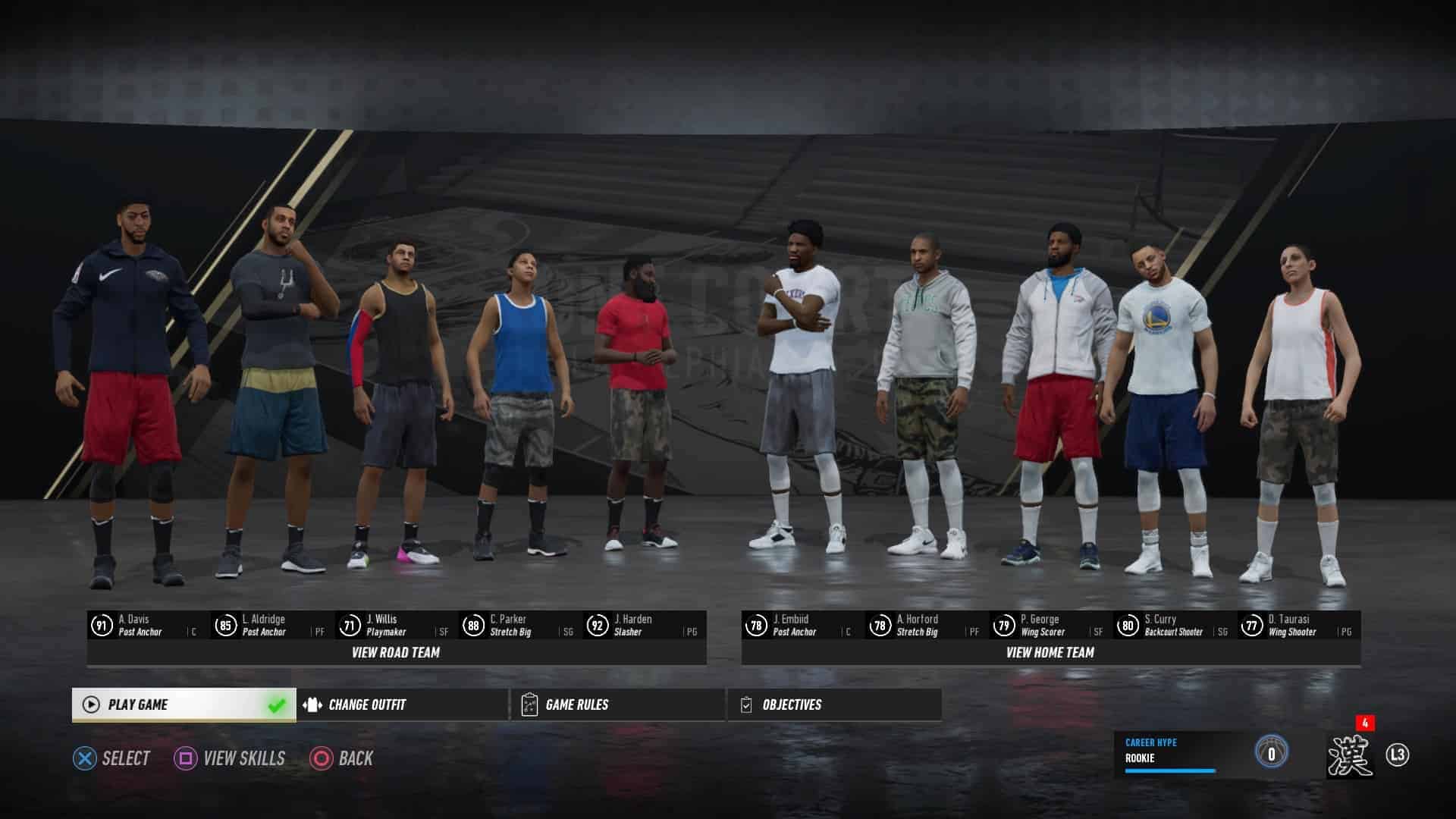Show the Game Rules
Image resolution: width=1456 pixels, height=819 pixels.
click(x=618, y=704)
